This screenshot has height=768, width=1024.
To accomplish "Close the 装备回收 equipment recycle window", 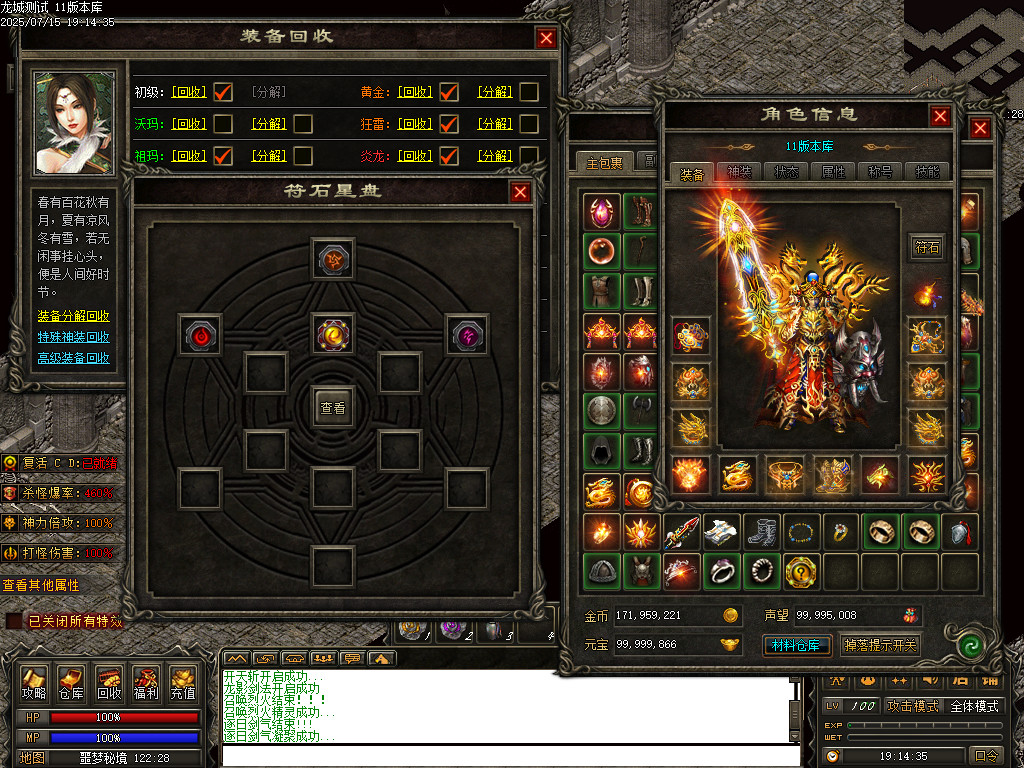I will [546, 38].
